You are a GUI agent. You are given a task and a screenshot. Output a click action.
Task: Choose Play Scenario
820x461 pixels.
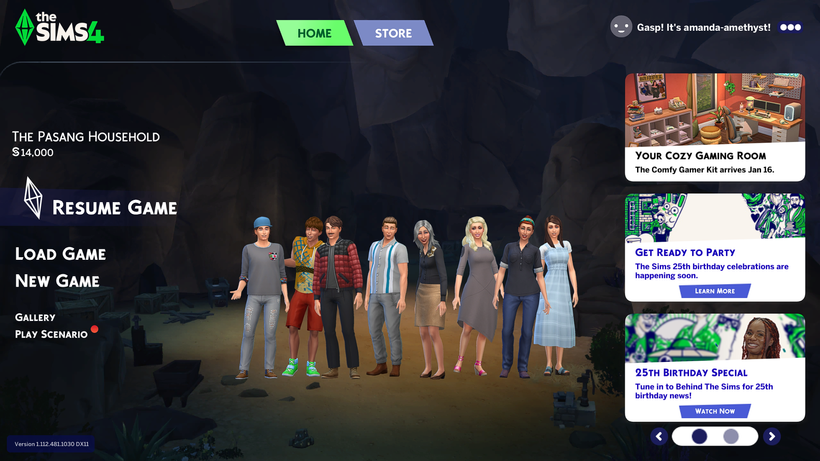tap(51, 334)
